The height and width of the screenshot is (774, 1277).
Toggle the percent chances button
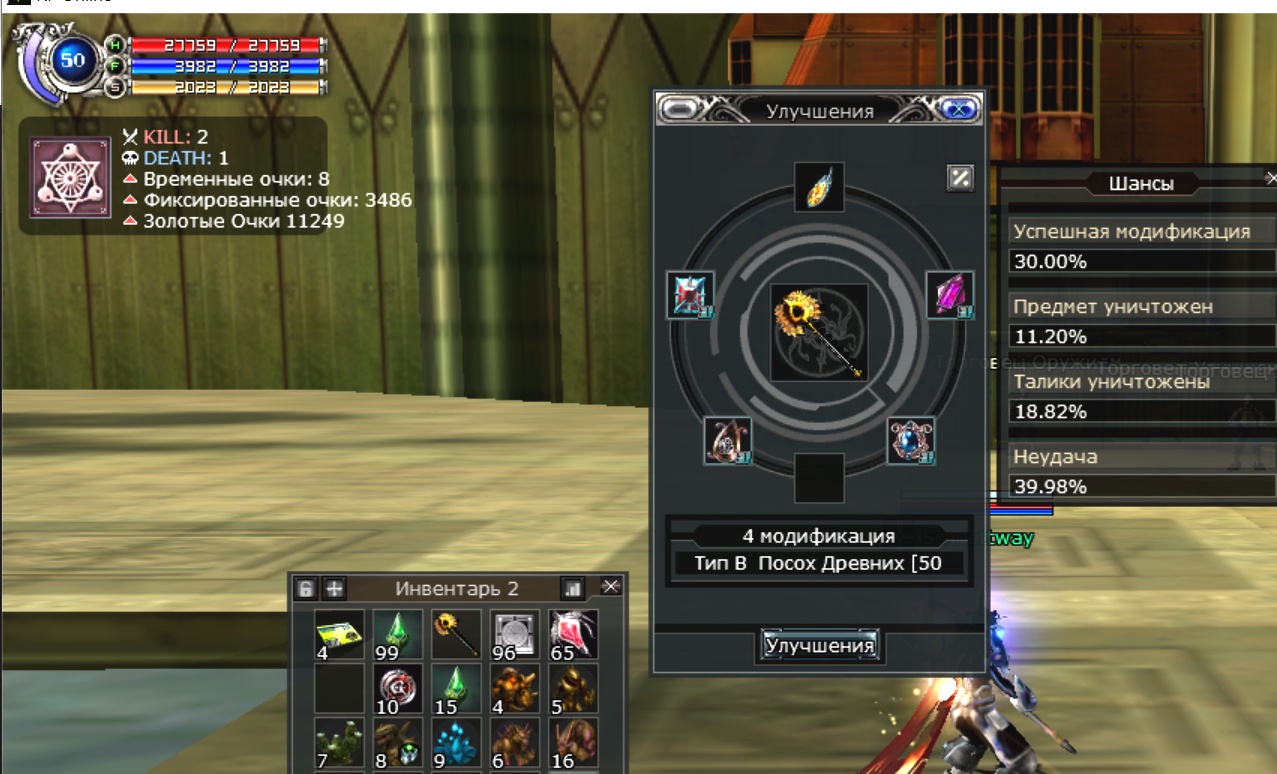[x=960, y=178]
